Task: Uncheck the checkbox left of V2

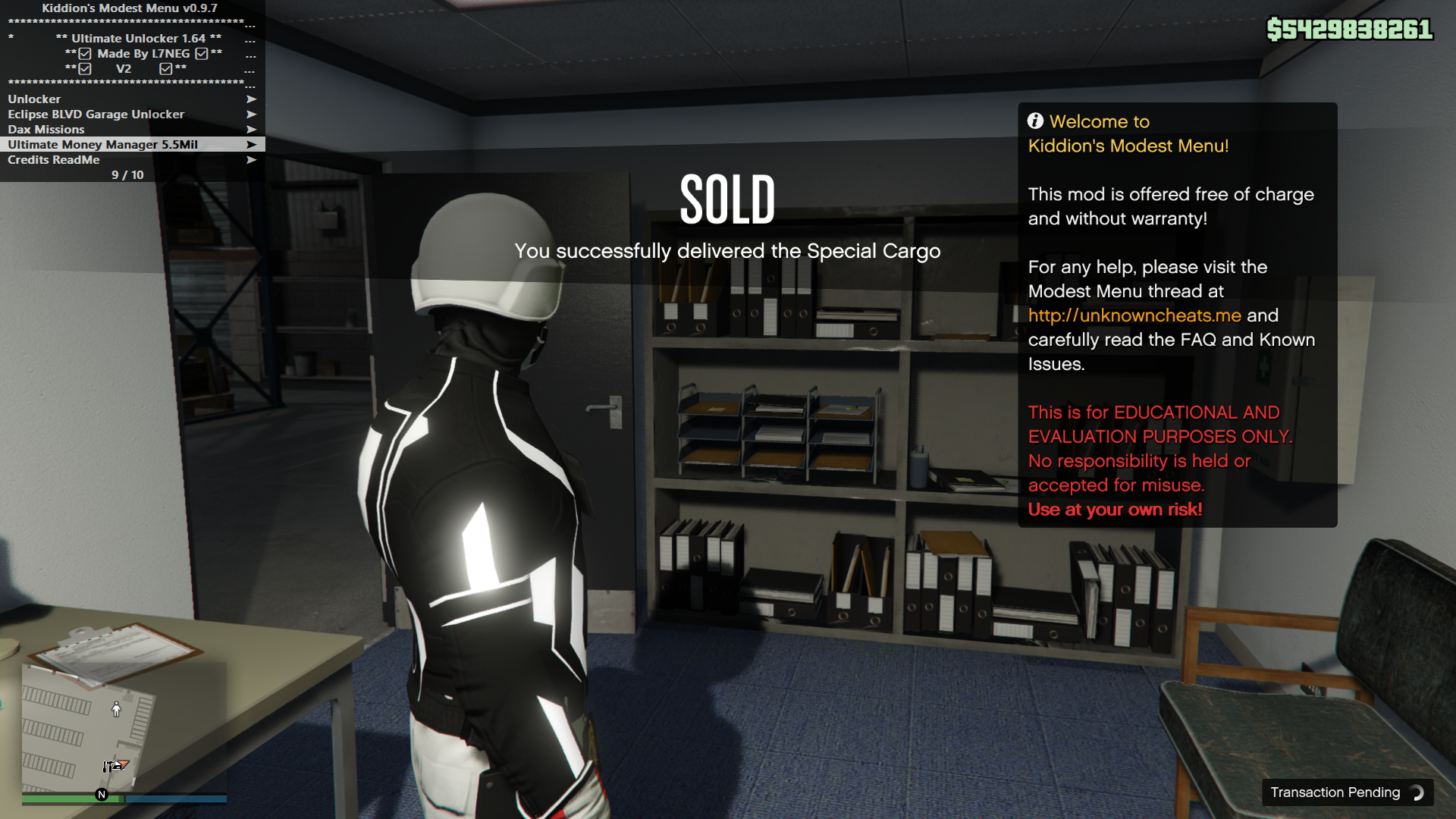Action: pos(83,68)
